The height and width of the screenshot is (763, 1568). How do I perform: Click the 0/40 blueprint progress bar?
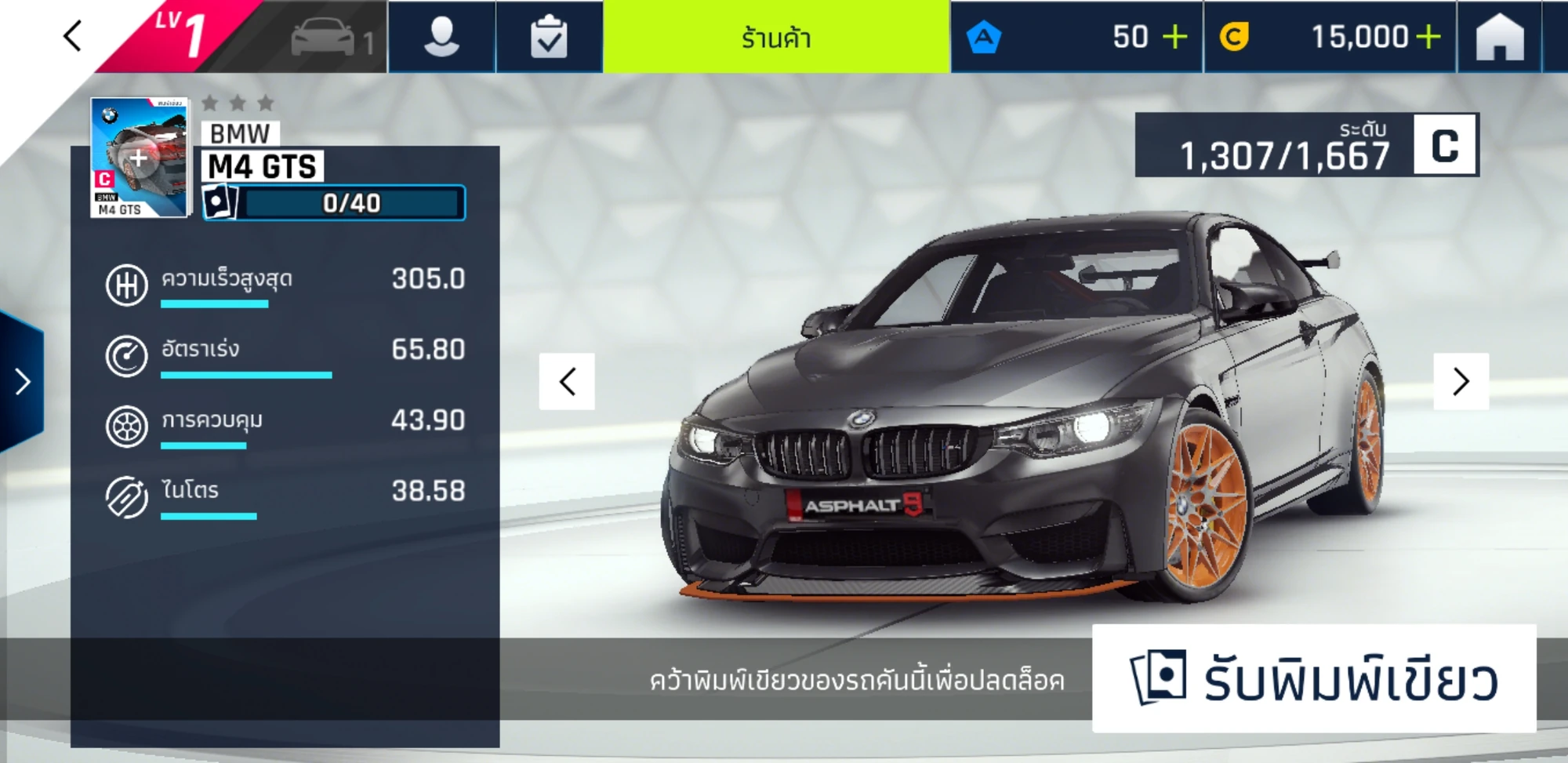coord(350,202)
